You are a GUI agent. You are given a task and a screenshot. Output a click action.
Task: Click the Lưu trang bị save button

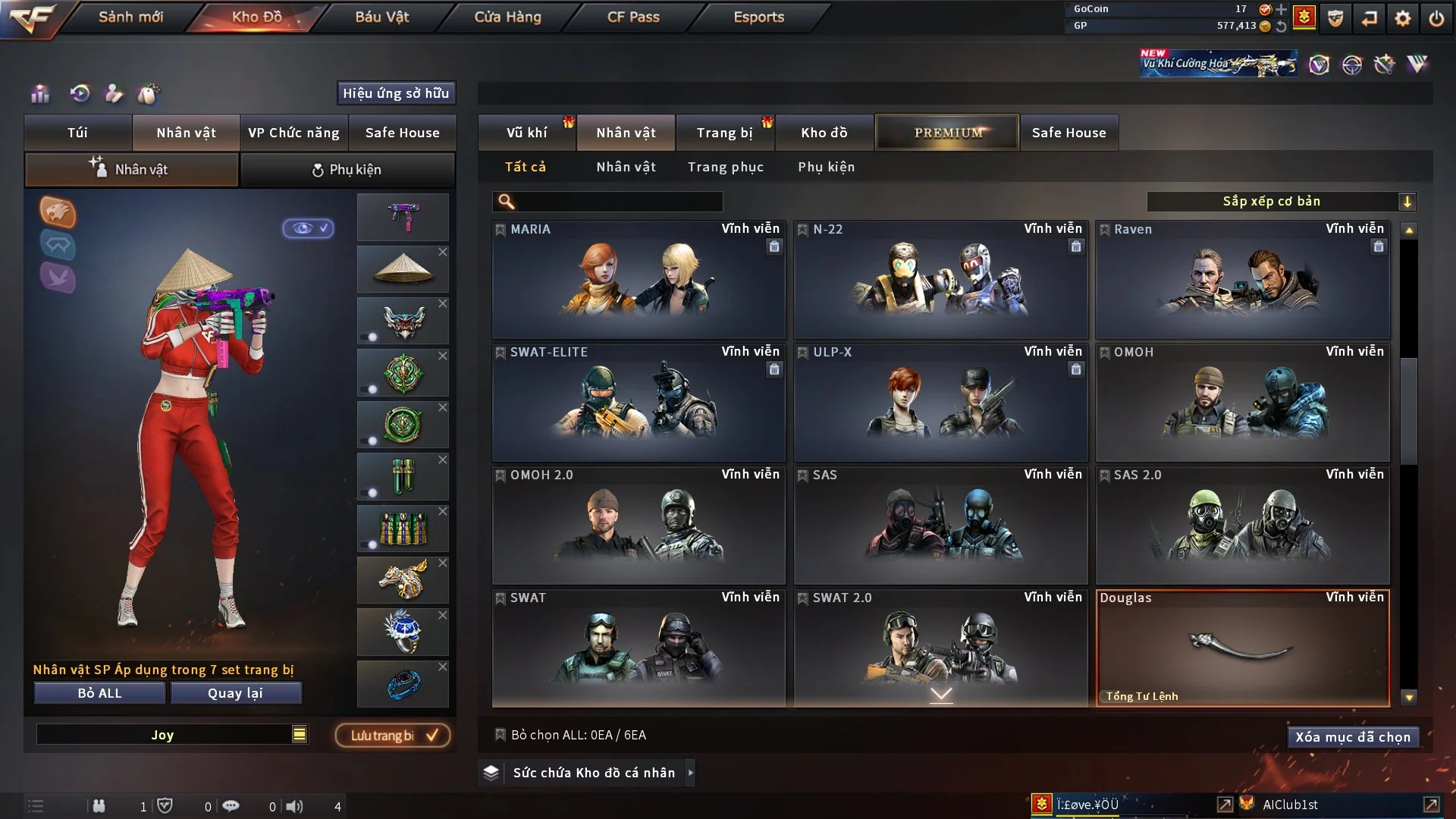pos(391,735)
